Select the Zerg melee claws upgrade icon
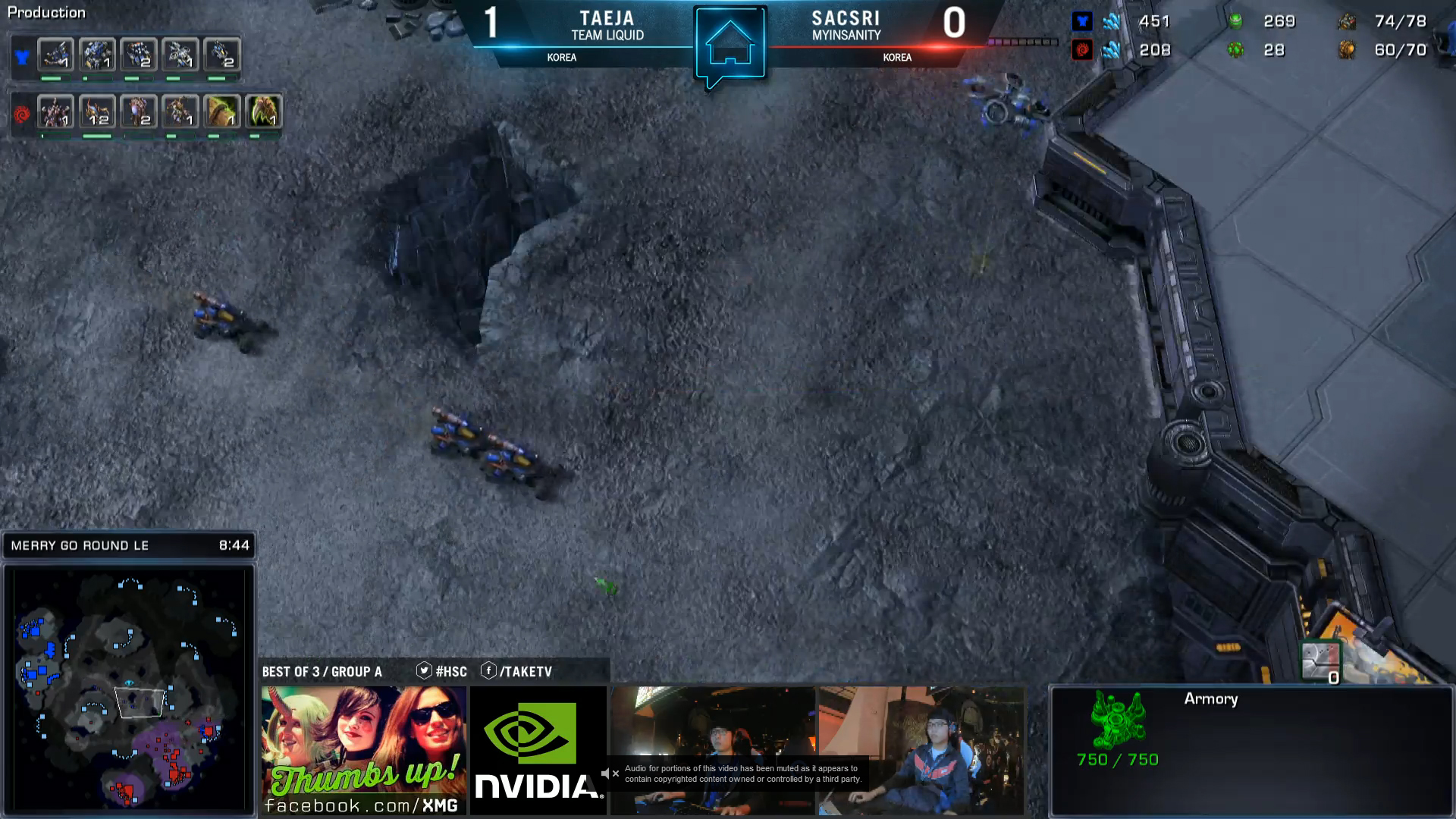This screenshot has width=1456, height=819. pos(263,112)
